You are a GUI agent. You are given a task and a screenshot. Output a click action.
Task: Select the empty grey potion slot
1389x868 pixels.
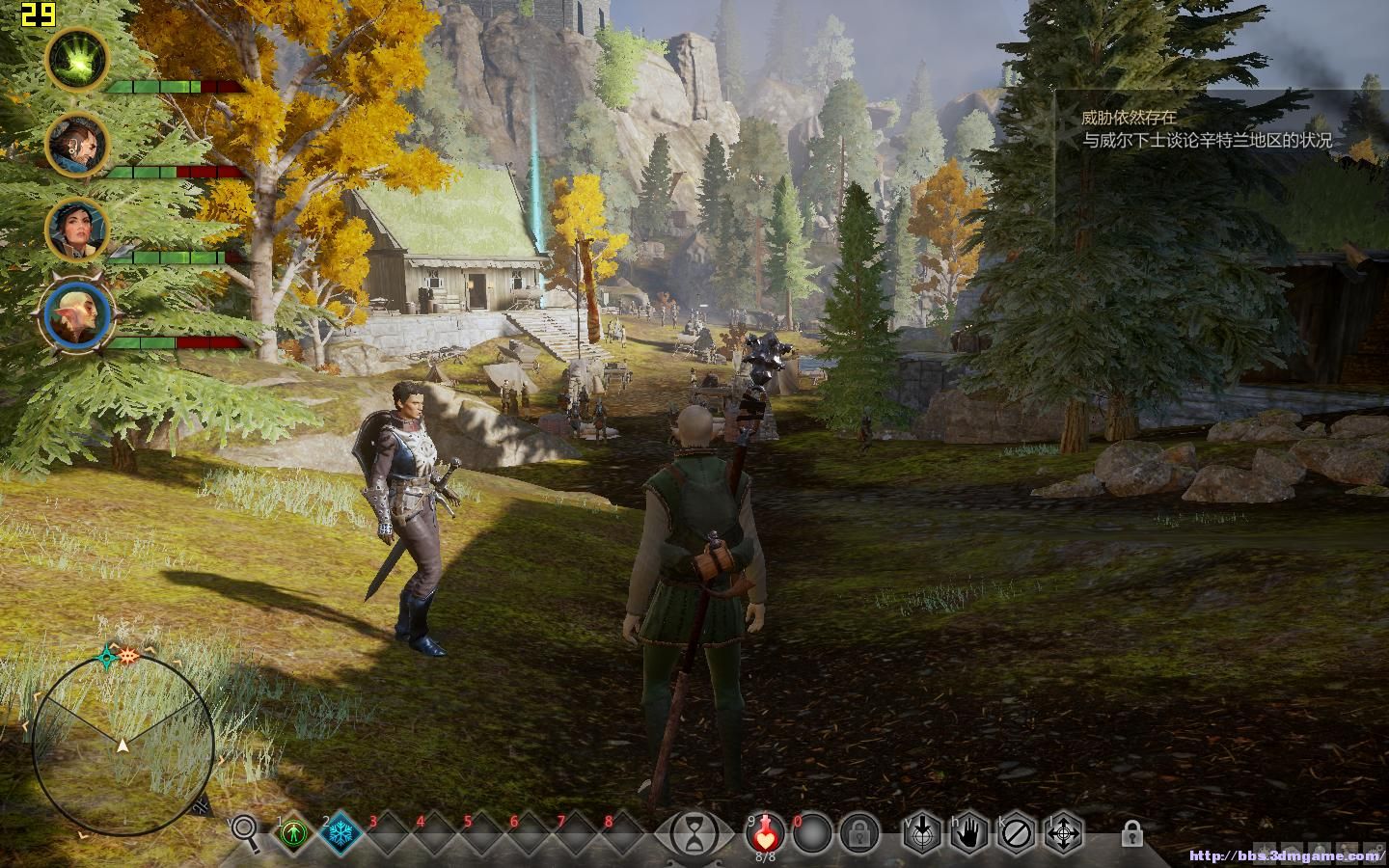click(812, 832)
